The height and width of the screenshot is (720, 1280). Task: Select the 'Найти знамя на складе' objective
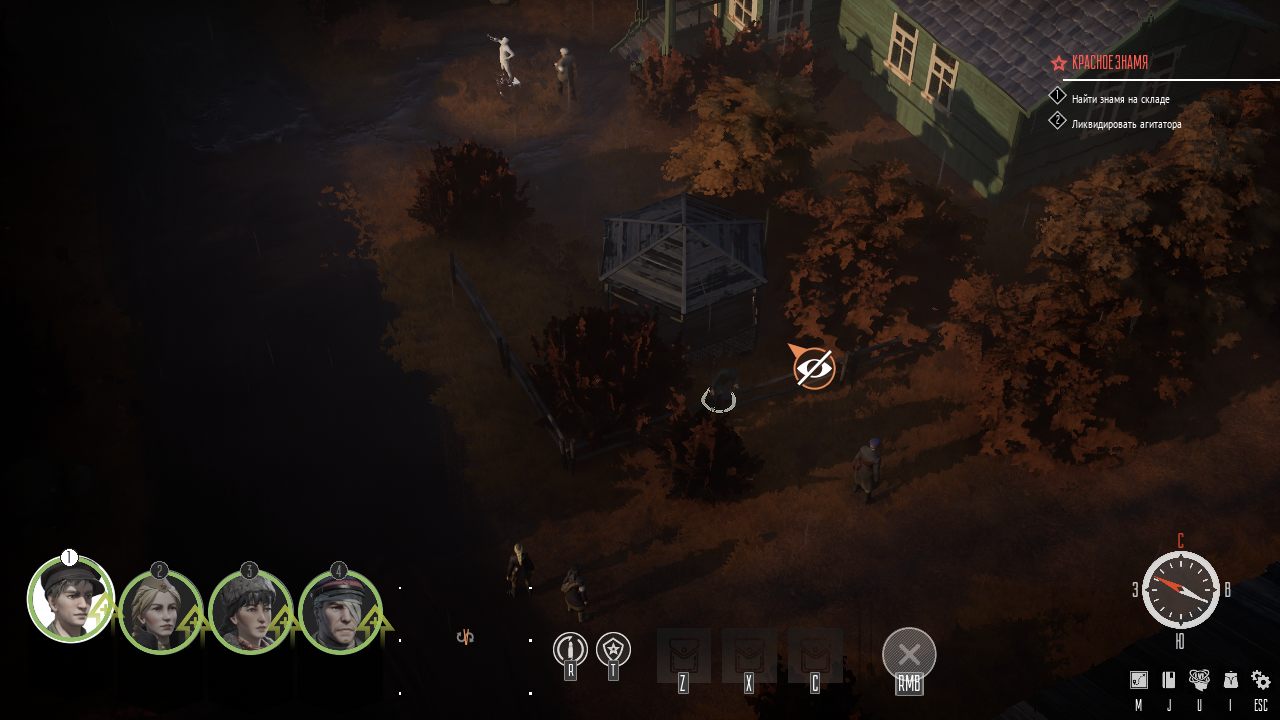[x=1120, y=99]
